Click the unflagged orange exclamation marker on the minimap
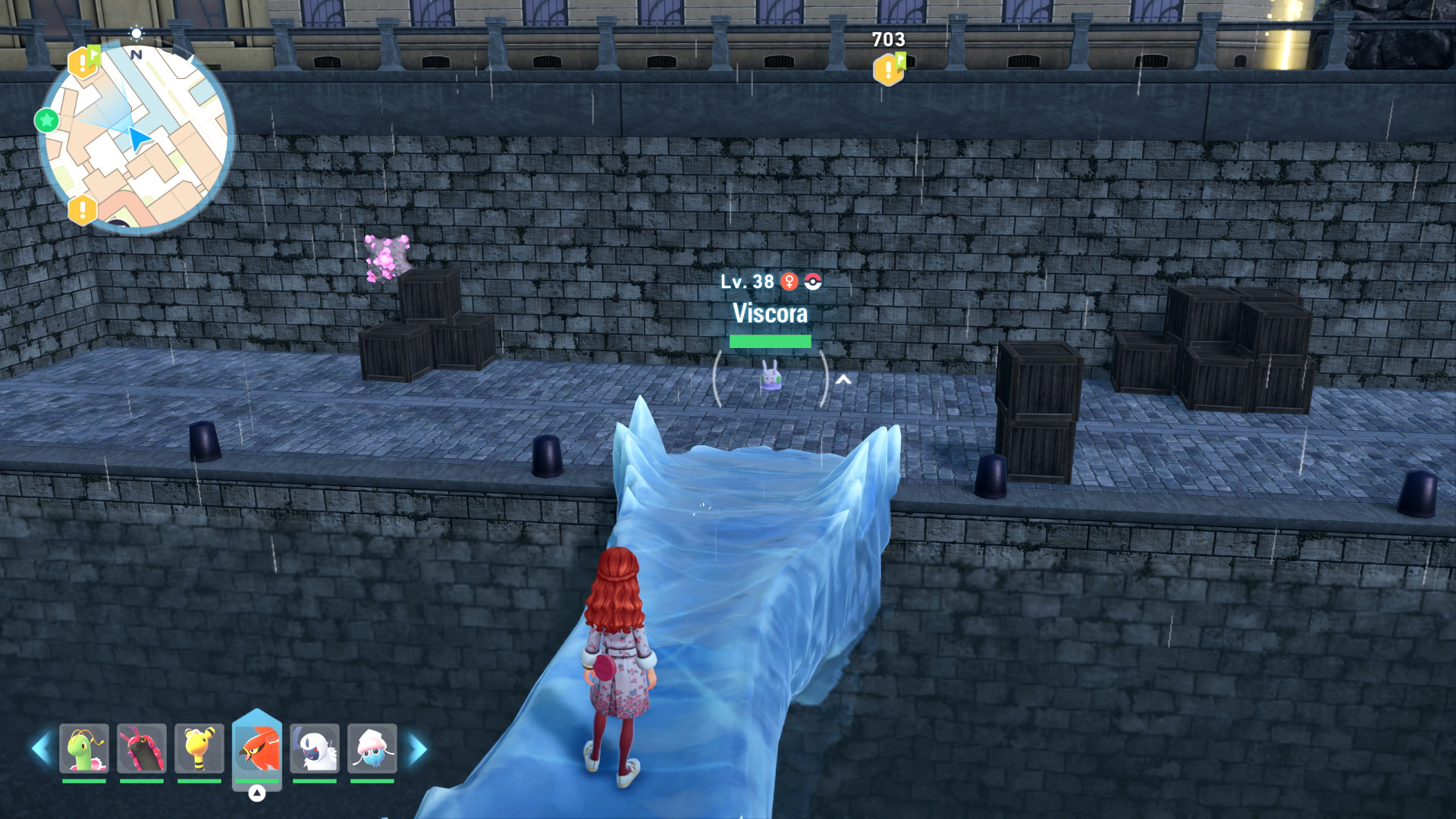Image resolution: width=1456 pixels, height=819 pixels. coord(83,210)
